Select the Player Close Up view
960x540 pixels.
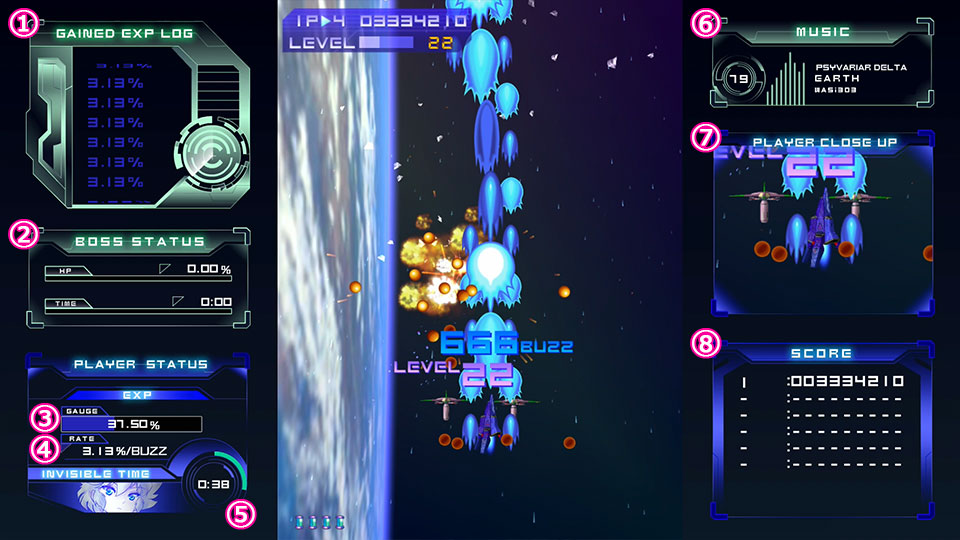[824, 142]
